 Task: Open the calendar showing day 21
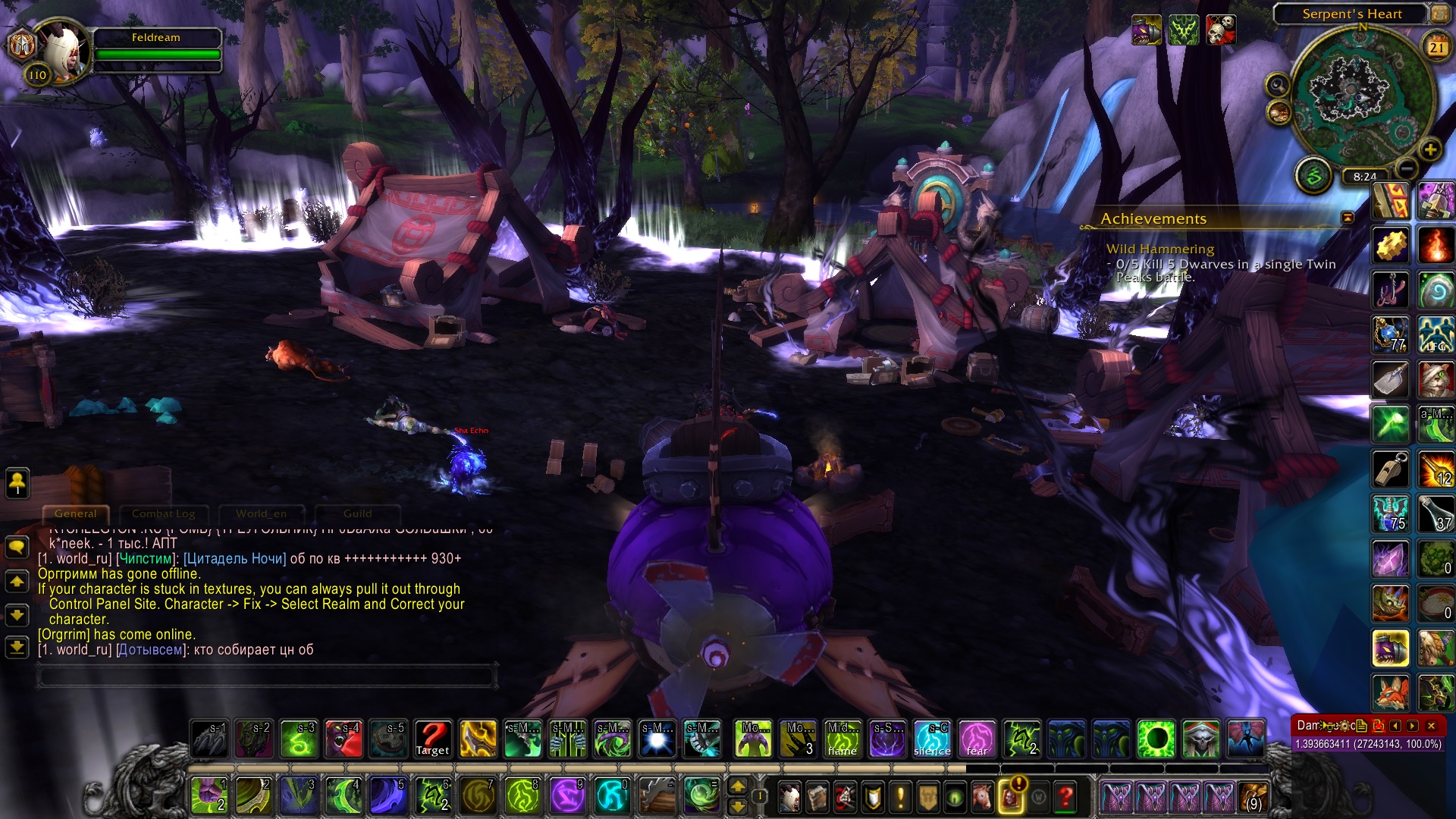[x=1436, y=48]
